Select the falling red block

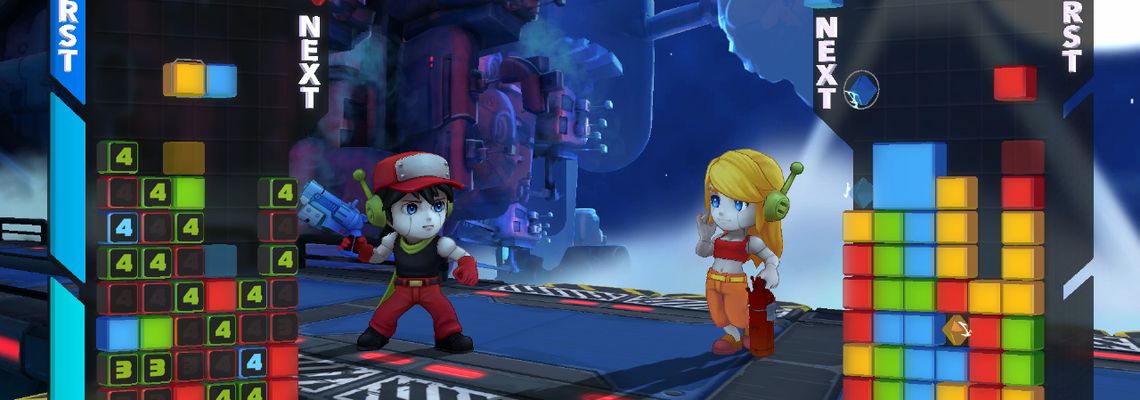pyautogui.click(x=1015, y=84)
